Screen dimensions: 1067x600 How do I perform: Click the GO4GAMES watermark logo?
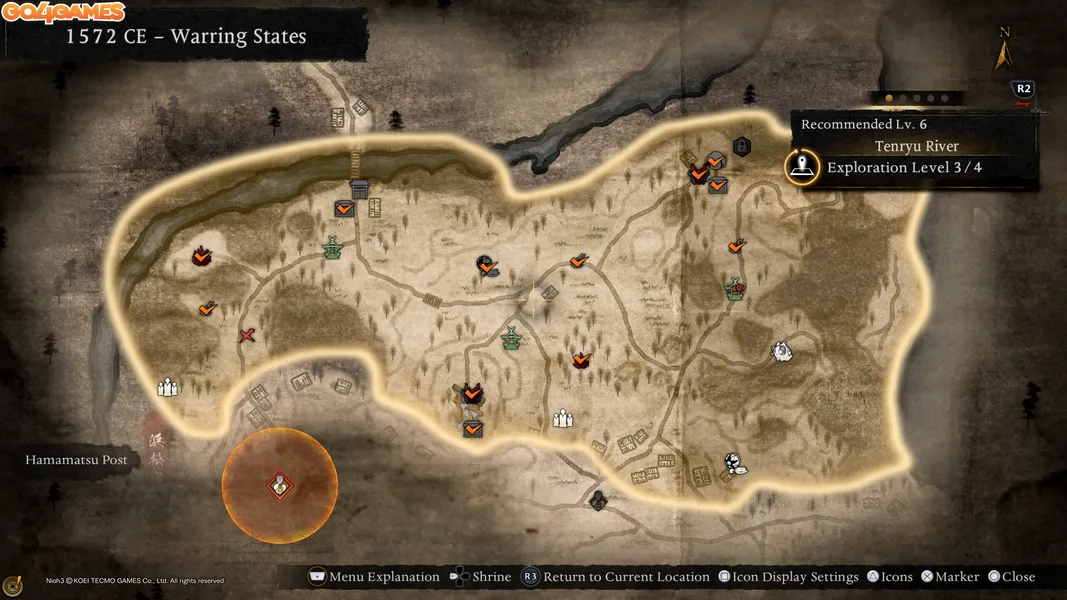pos(63,12)
